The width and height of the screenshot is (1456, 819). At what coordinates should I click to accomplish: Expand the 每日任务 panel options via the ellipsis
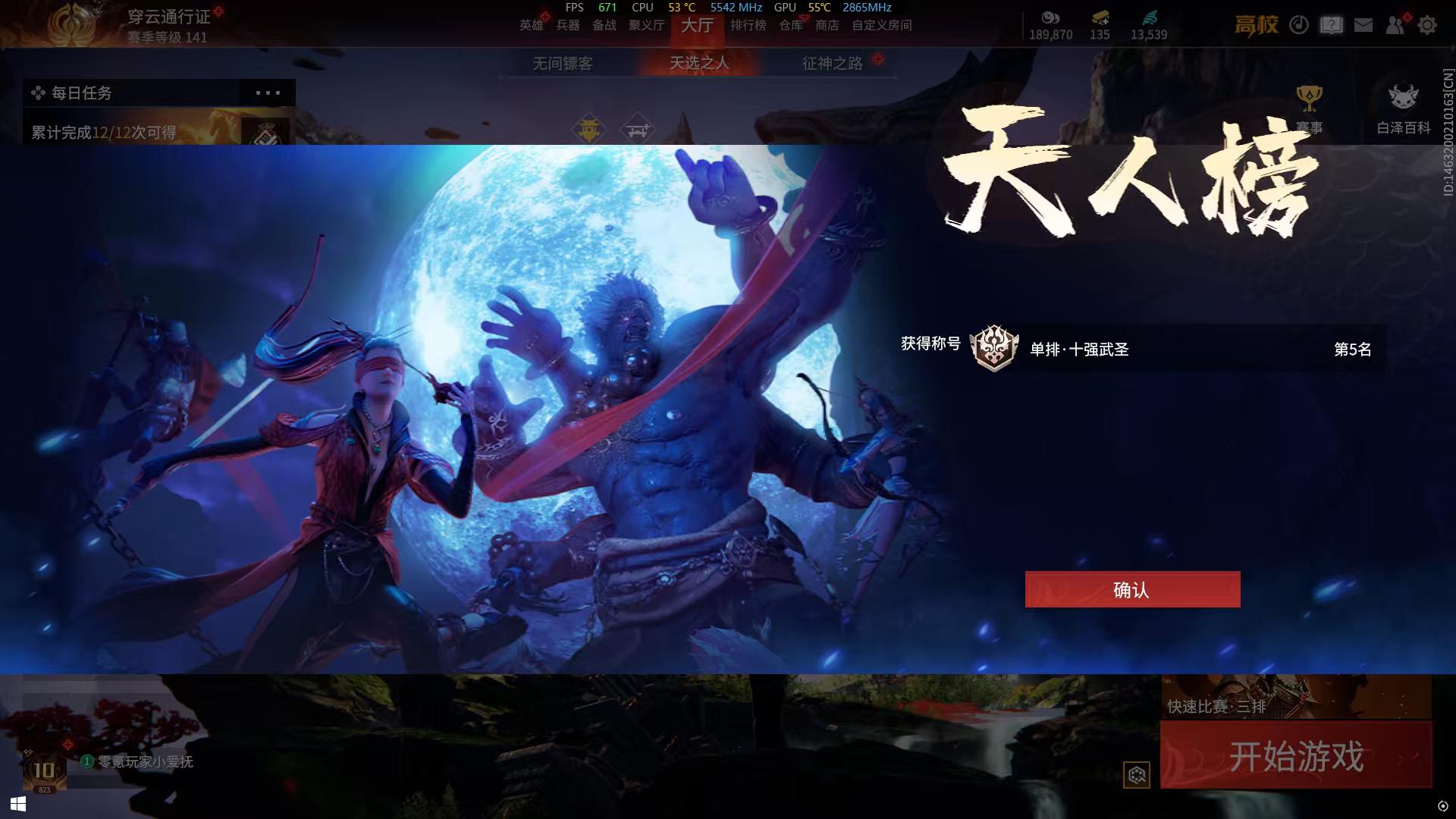(x=267, y=93)
